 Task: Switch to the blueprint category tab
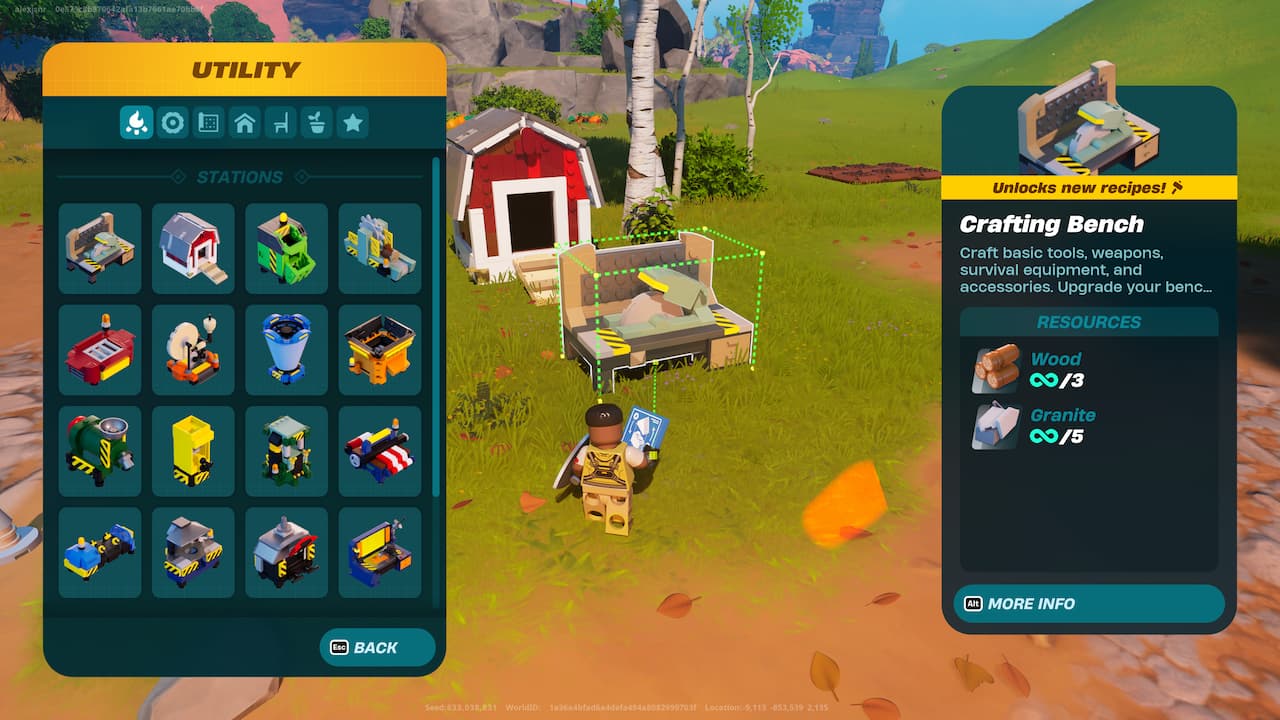[208, 123]
